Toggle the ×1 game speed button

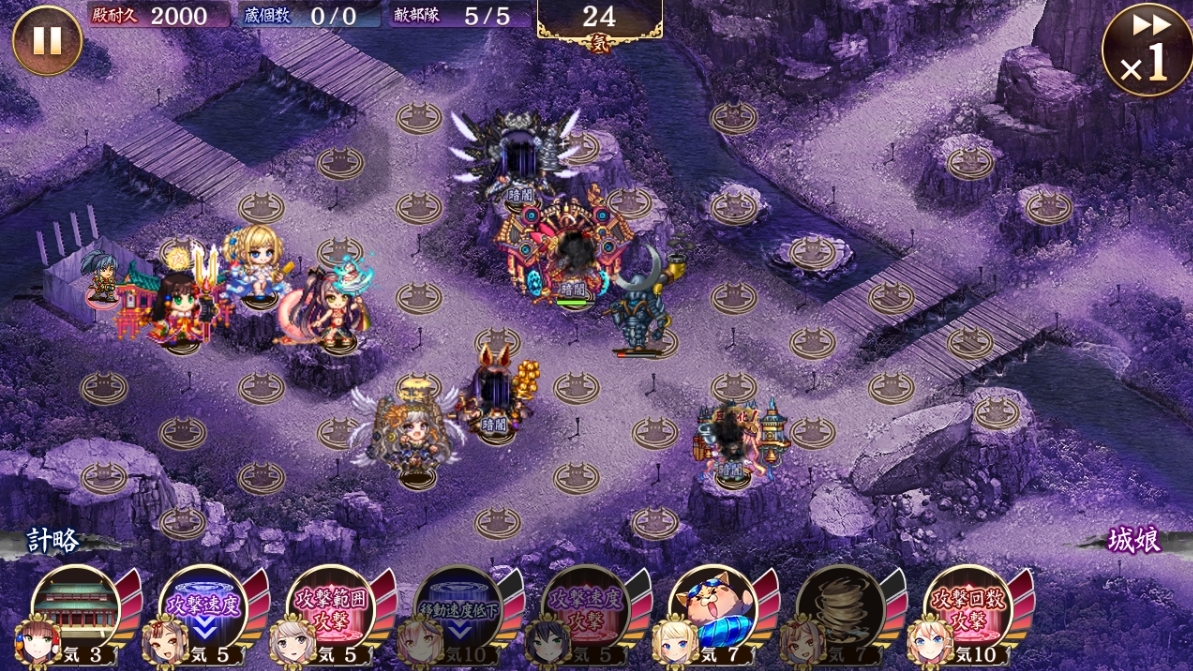pos(1146,52)
